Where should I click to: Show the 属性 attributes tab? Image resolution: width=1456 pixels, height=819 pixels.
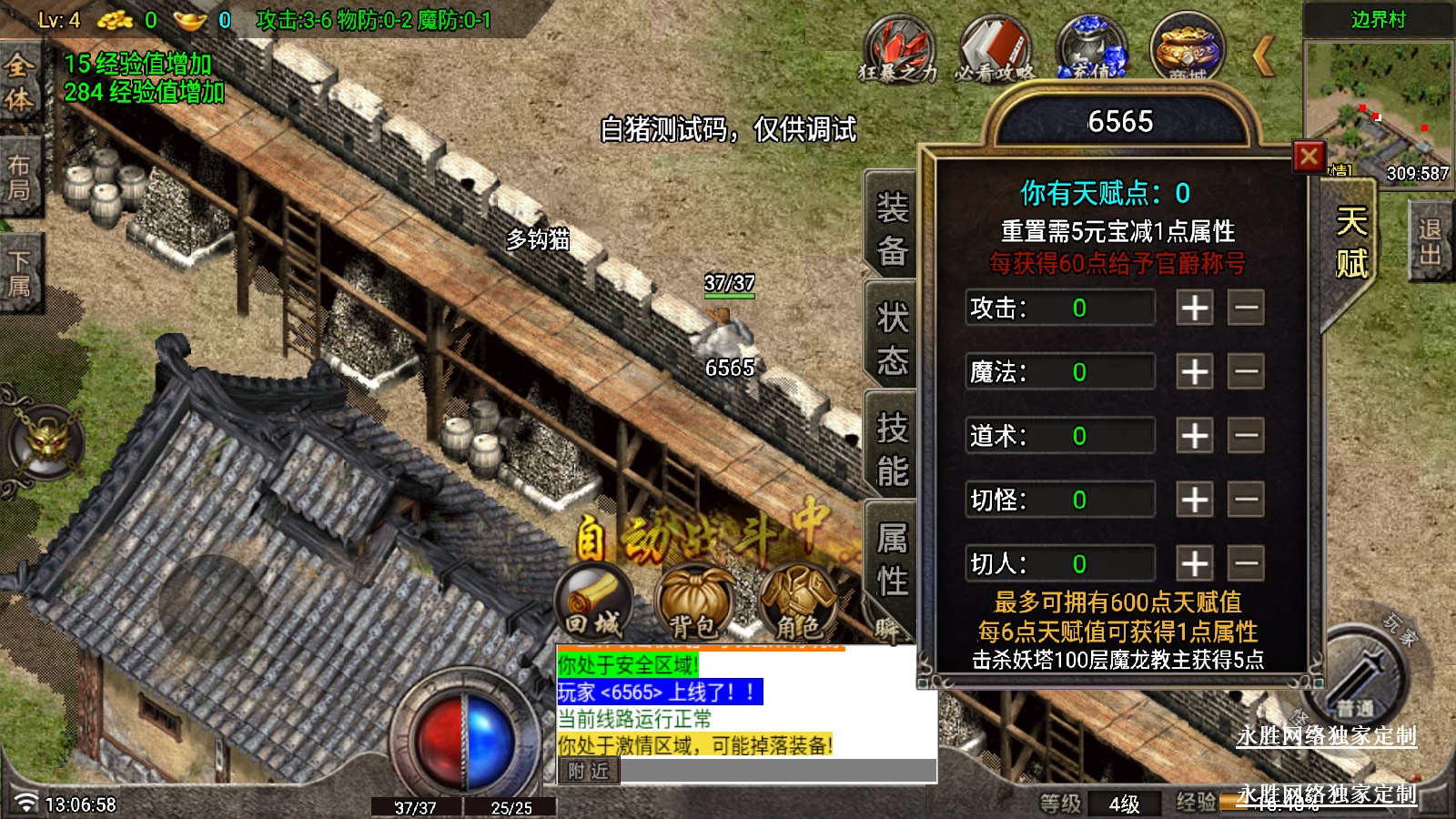892,559
